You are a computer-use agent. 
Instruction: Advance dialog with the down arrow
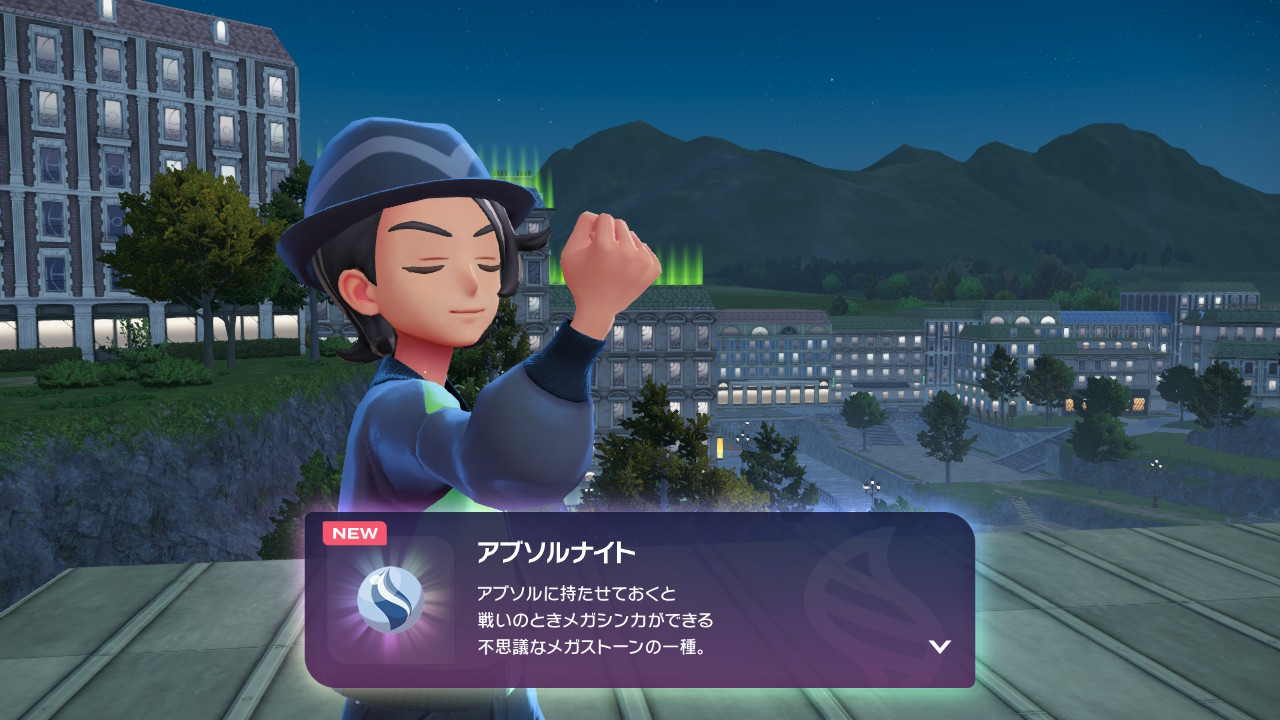pyautogui.click(x=939, y=646)
